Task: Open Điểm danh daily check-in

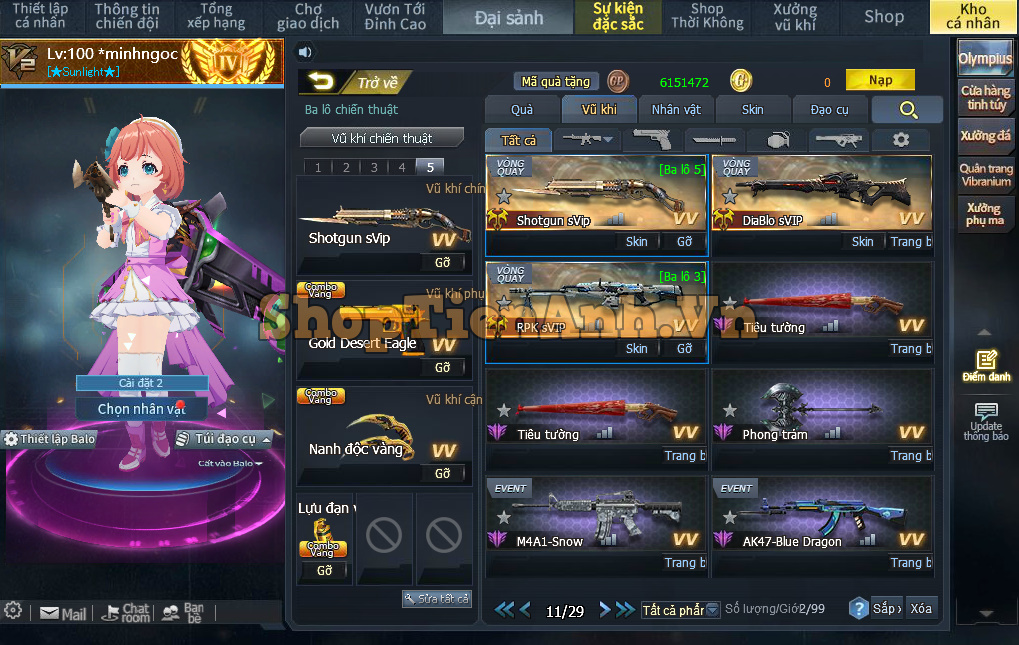Action: (x=986, y=366)
